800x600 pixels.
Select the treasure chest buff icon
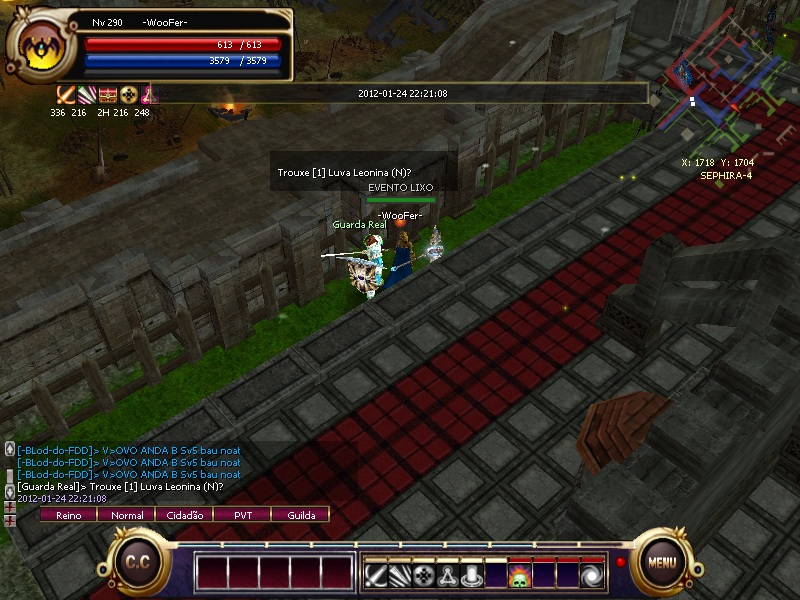coord(108,95)
